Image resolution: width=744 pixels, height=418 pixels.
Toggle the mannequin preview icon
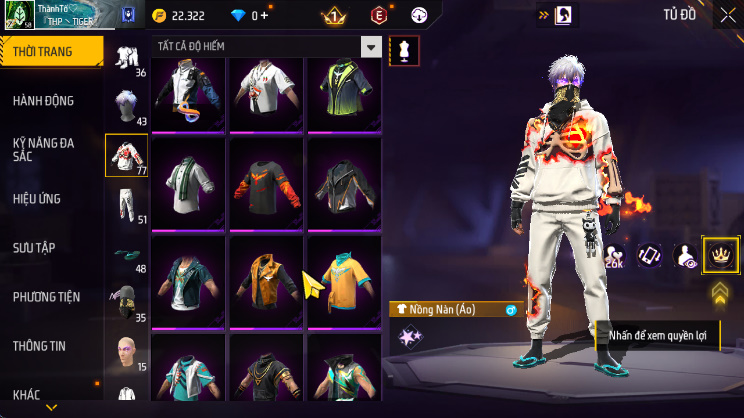[x=404, y=50]
